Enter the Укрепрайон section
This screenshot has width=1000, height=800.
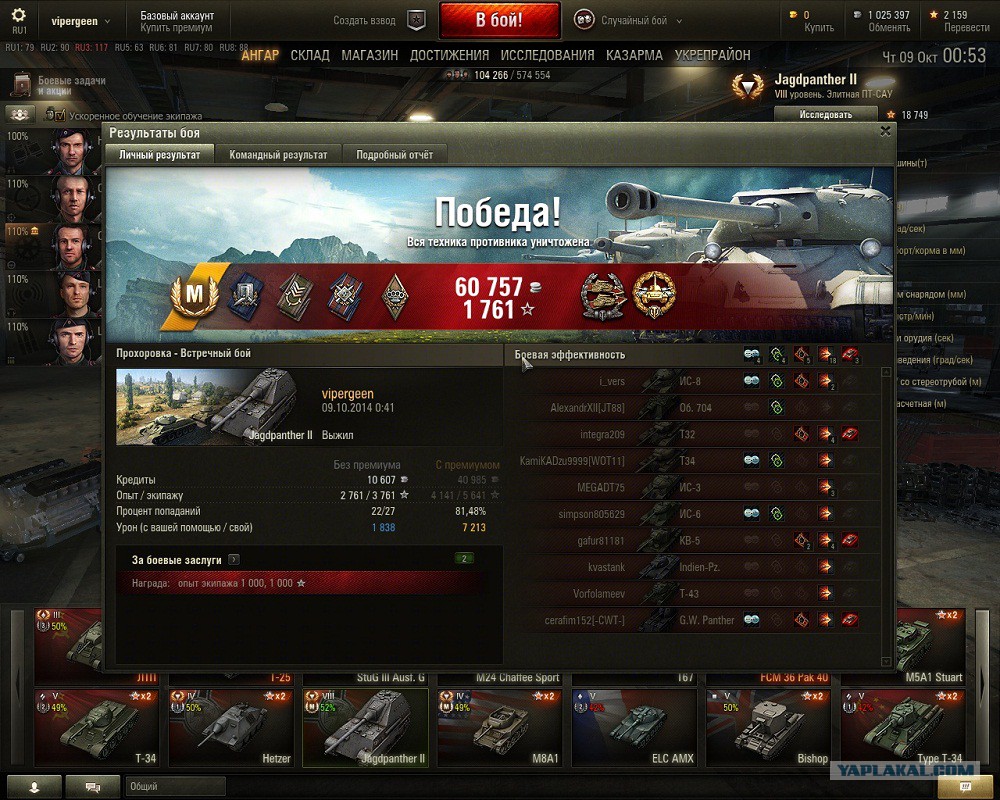point(712,55)
